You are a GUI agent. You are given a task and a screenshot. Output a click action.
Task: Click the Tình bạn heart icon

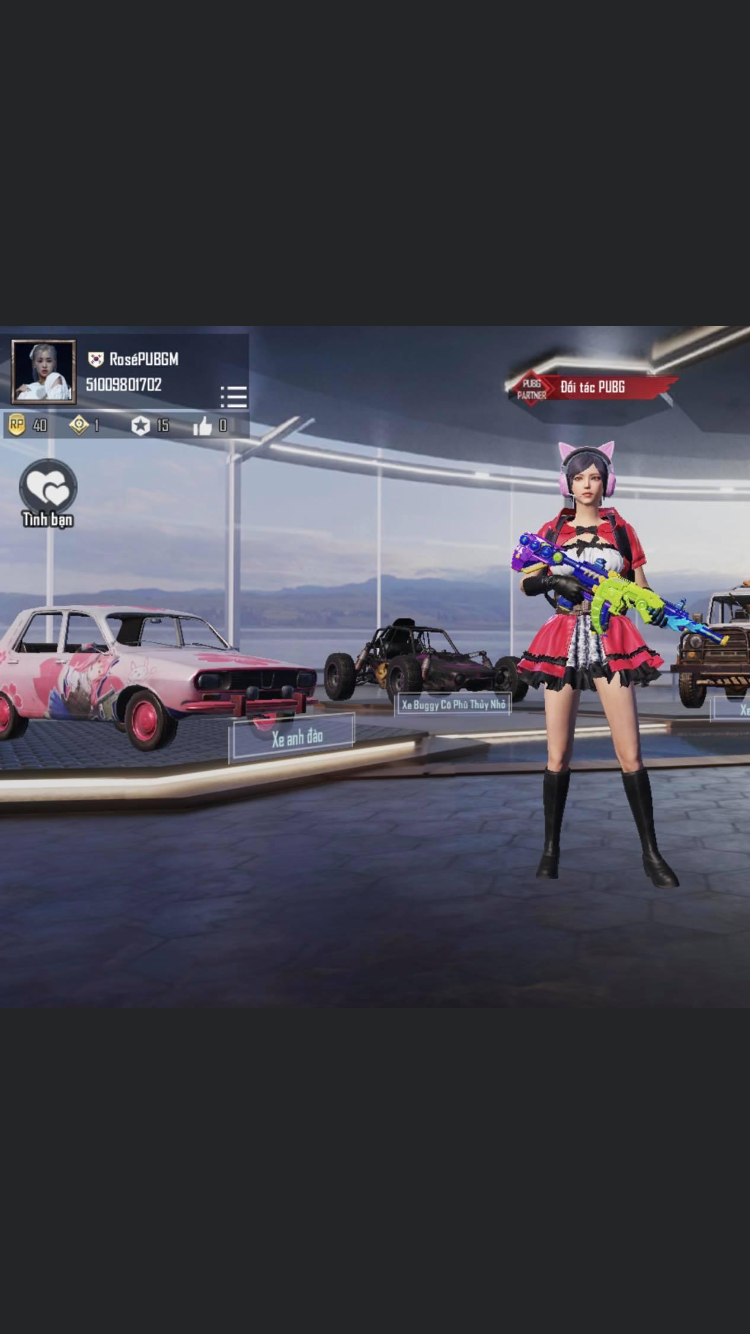[x=48, y=487]
